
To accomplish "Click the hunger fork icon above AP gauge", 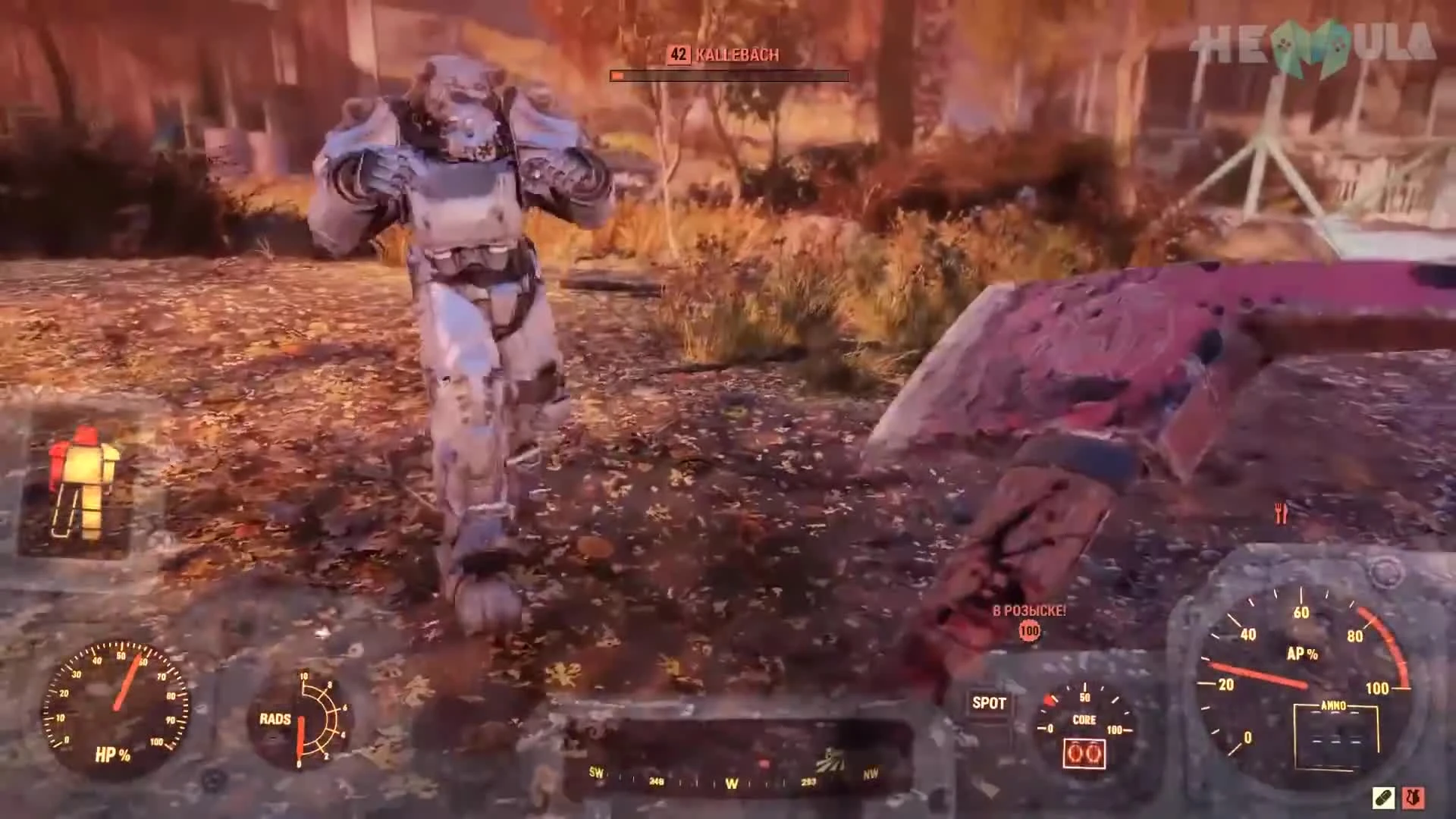I will click(x=1282, y=513).
